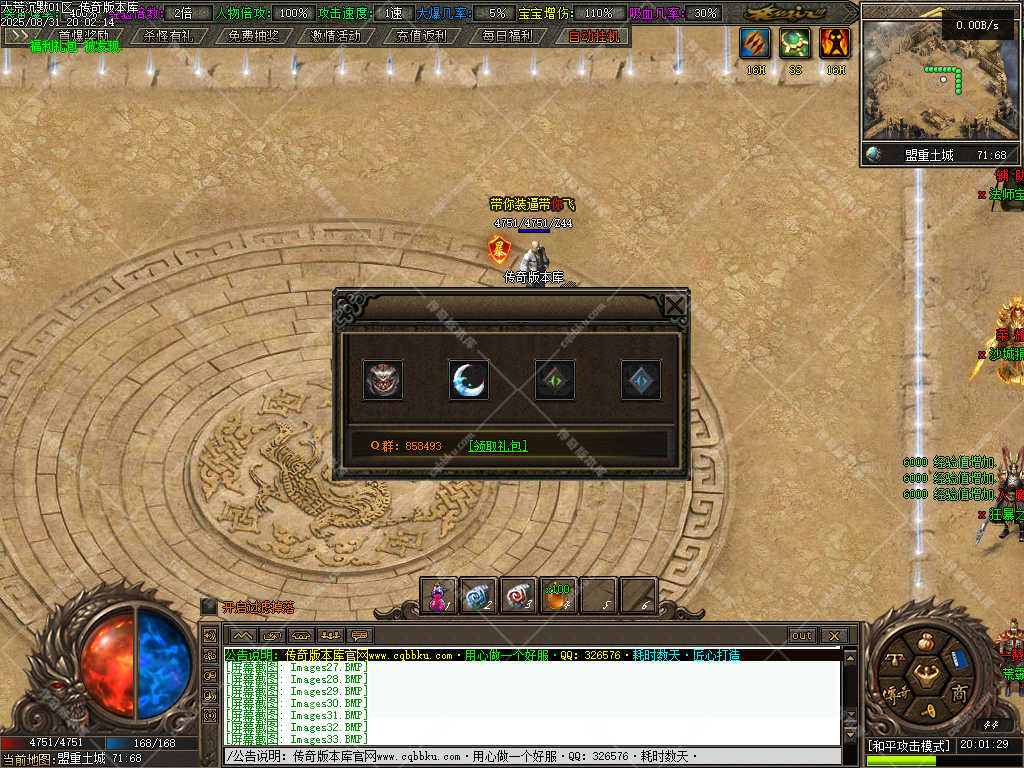The image size is (1024, 768).
Task: Select the crescent moon icon in dialog
Action: tap(468, 380)
